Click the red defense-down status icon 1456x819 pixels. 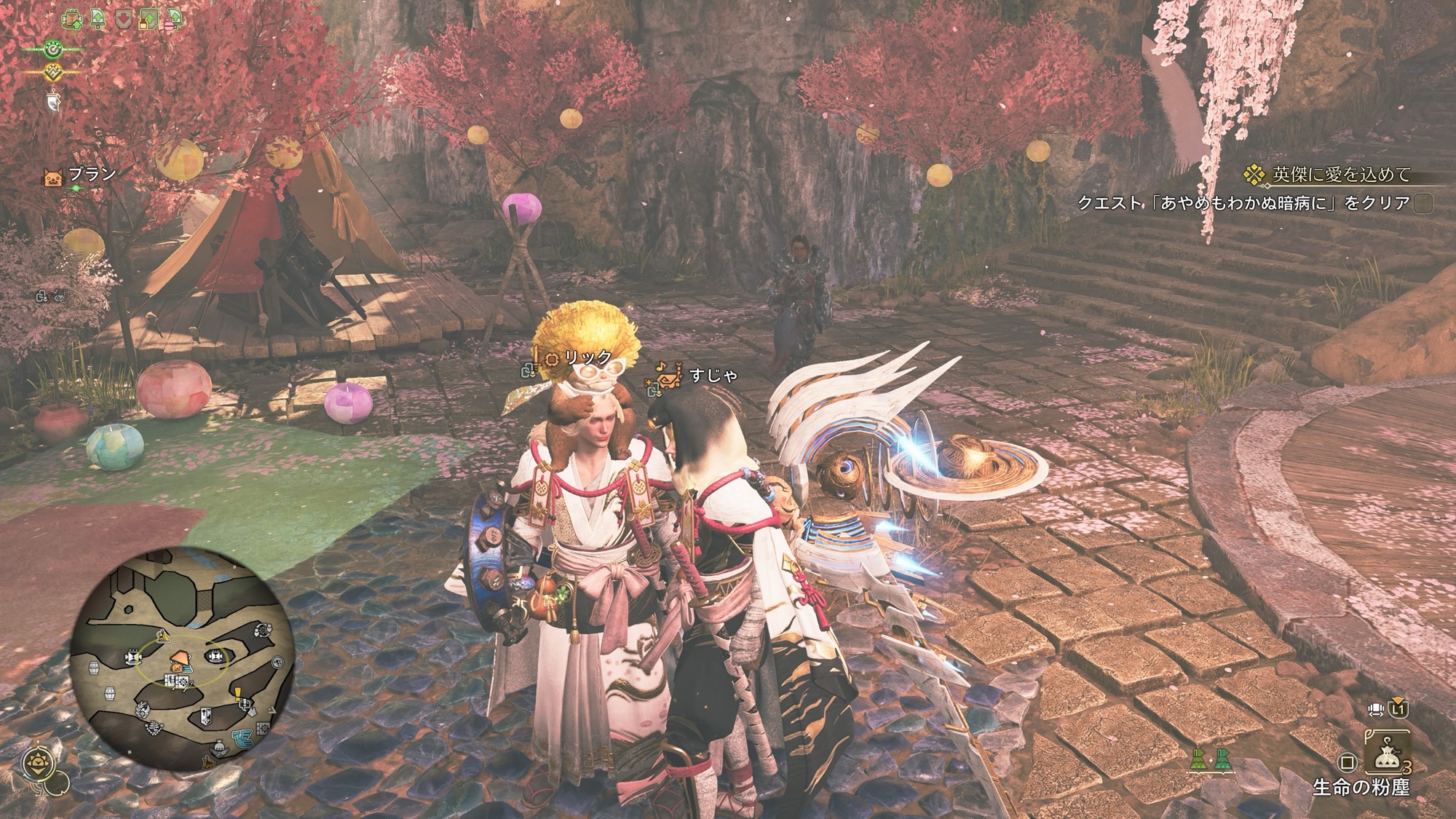pyautogui.click(x=123, y=19)
